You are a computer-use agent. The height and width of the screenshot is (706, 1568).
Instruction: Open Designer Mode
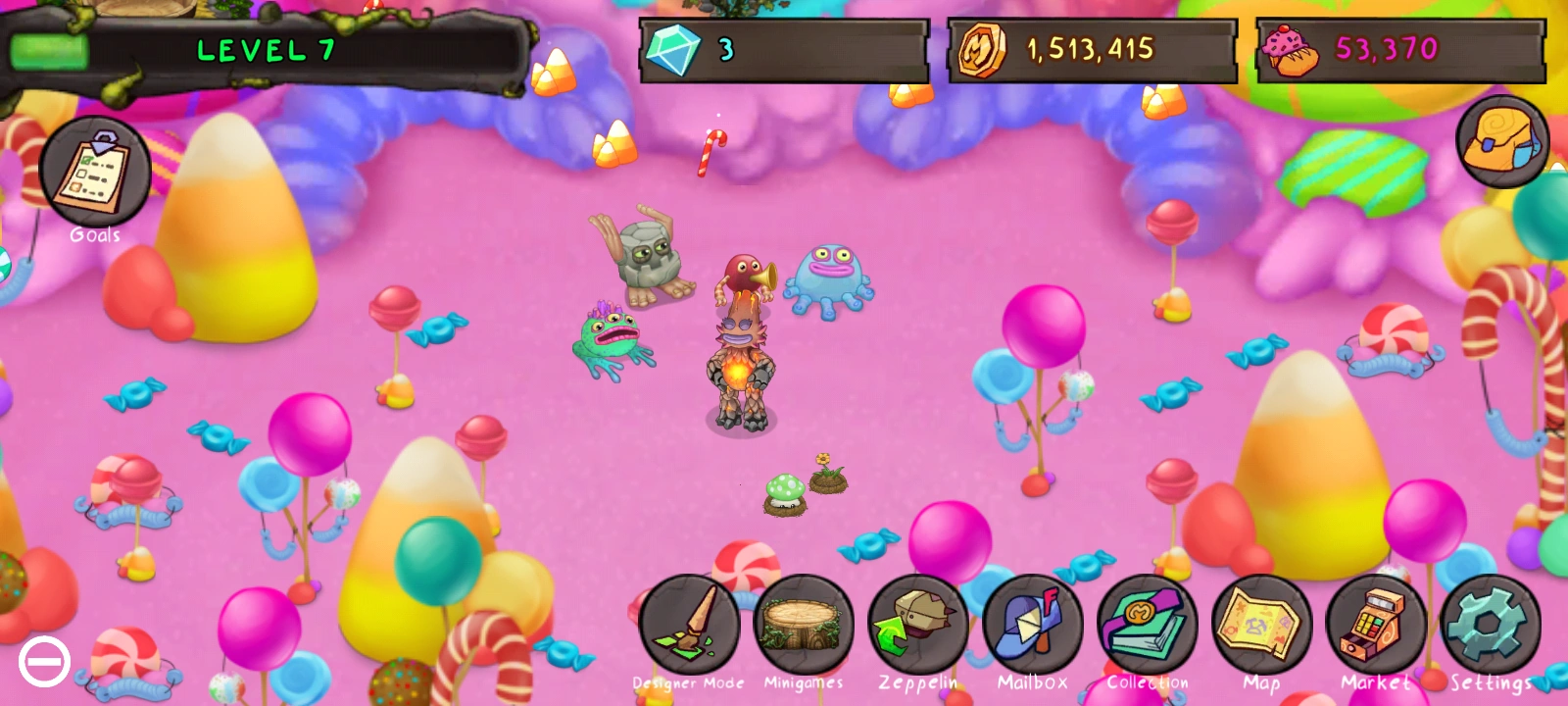pyautogui.click(x=689, y=626)
